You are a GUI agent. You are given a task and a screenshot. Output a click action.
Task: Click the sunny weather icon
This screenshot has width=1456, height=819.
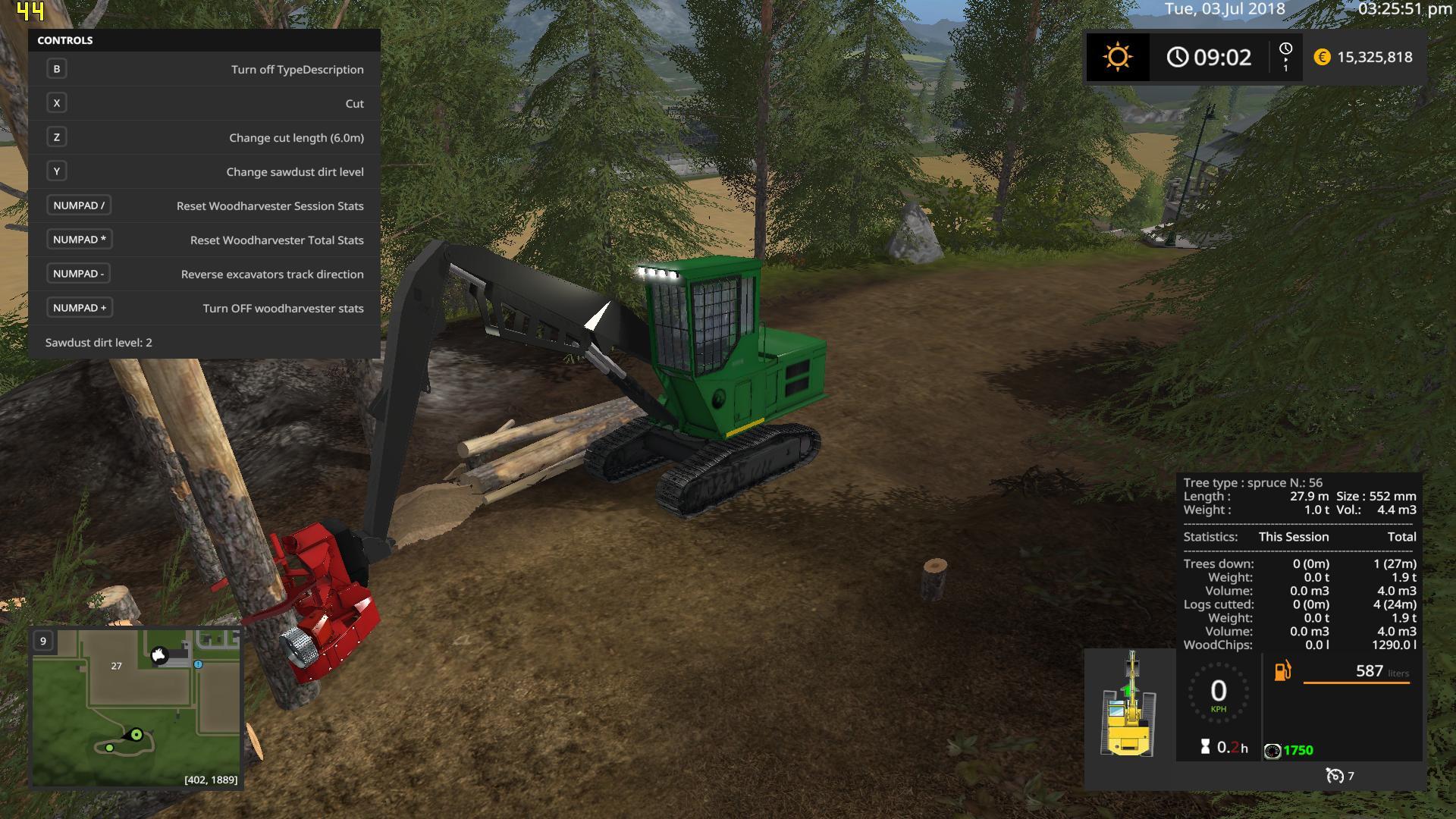point(1117,58)
